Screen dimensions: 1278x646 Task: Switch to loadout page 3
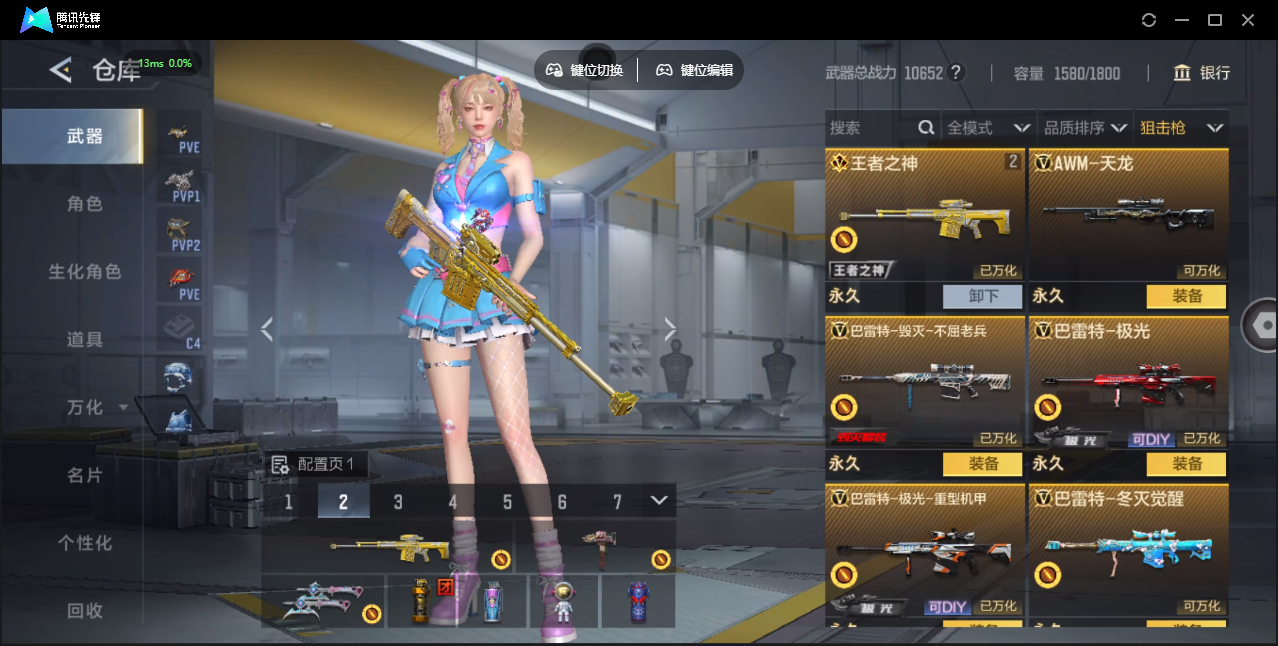pyautogui.click(x=398, y=502)
